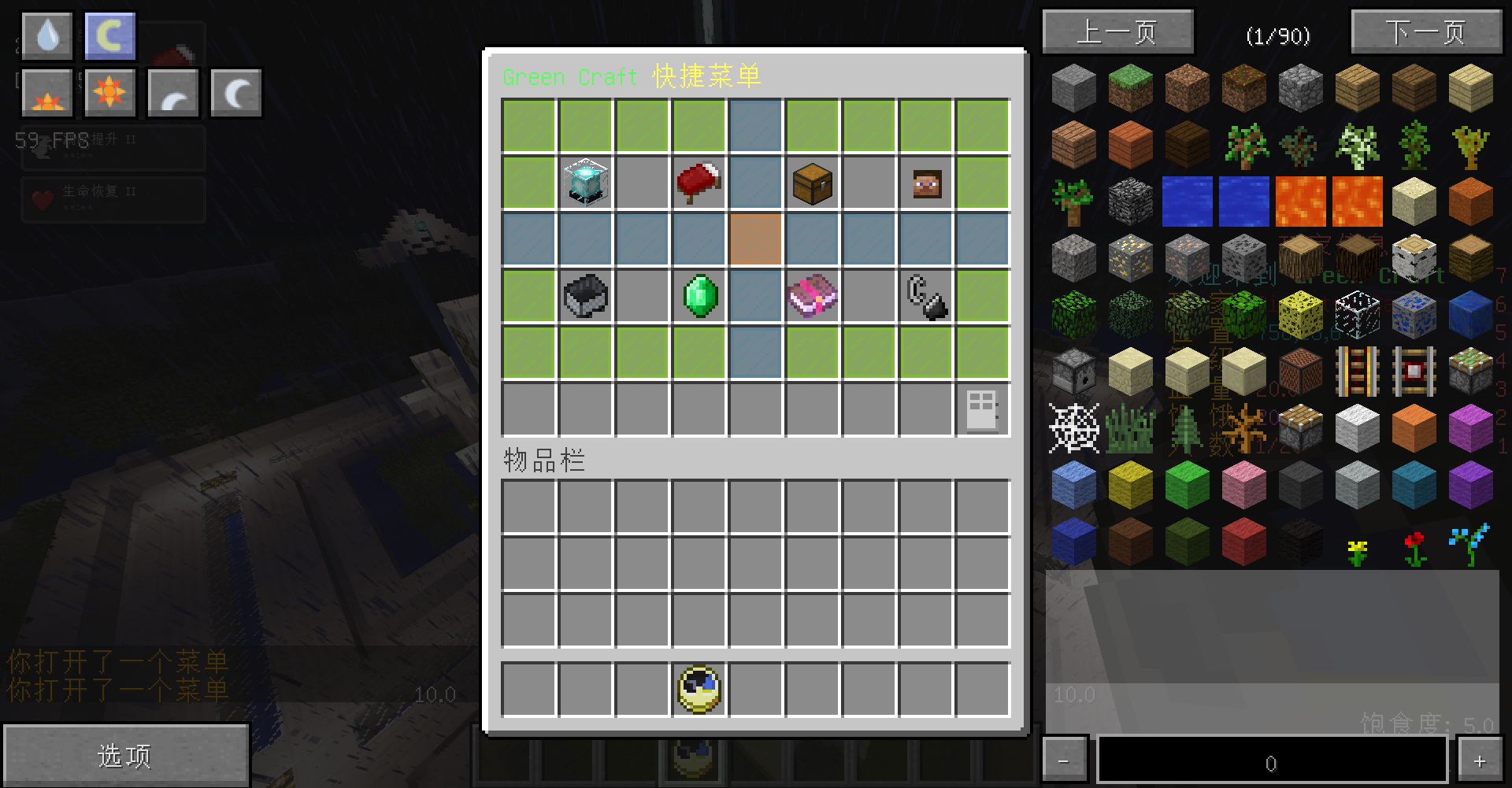Select the clock item in the hotbar

coord(699,690)
